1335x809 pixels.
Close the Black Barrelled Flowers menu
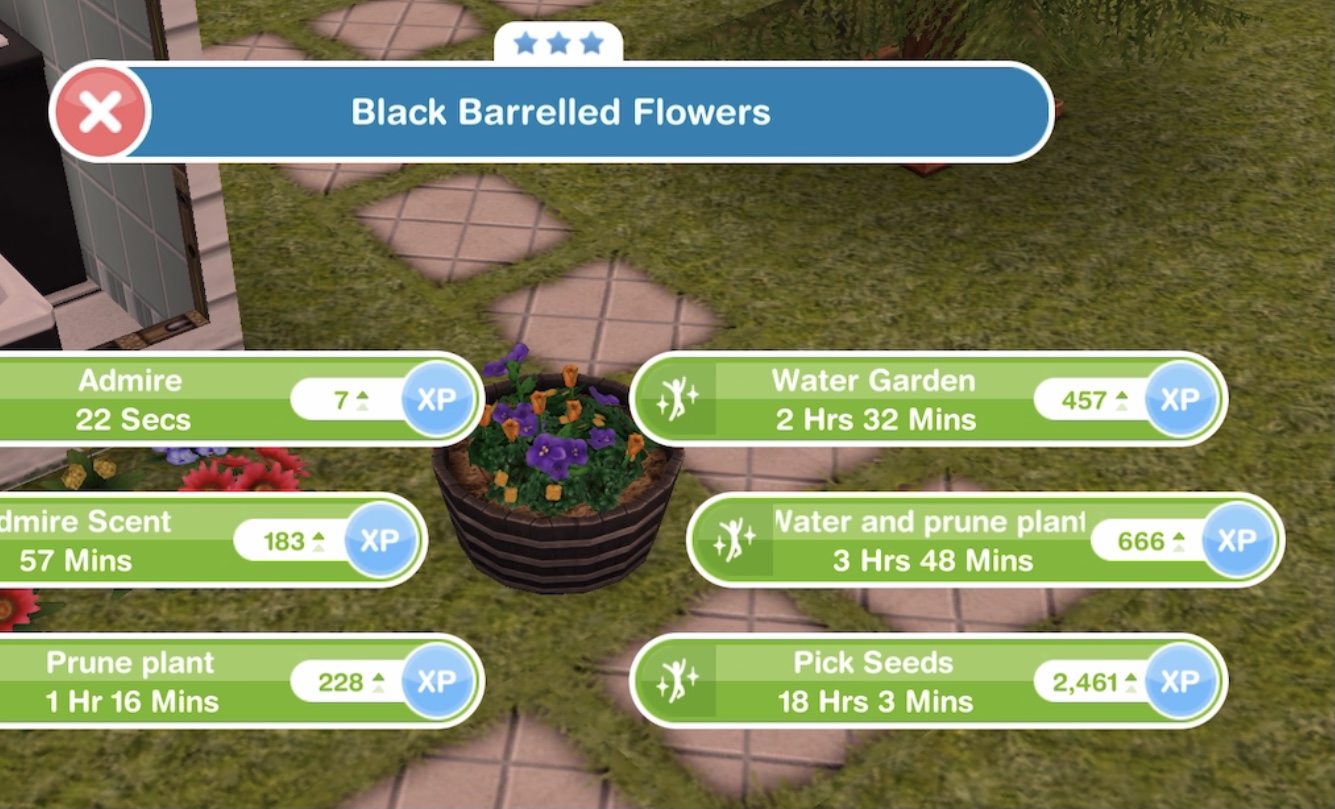[100, 112]
